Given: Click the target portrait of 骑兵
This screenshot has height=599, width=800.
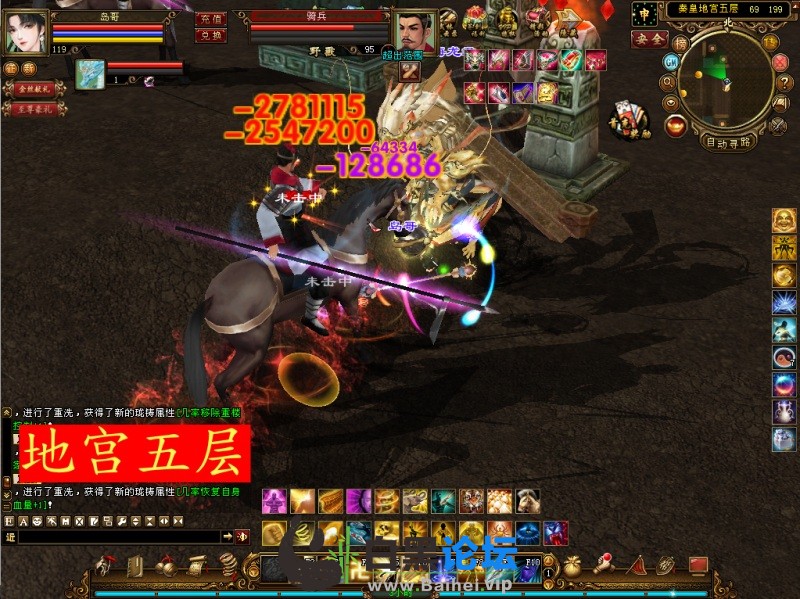Looking at the screenshot, I should click(412, 31).
